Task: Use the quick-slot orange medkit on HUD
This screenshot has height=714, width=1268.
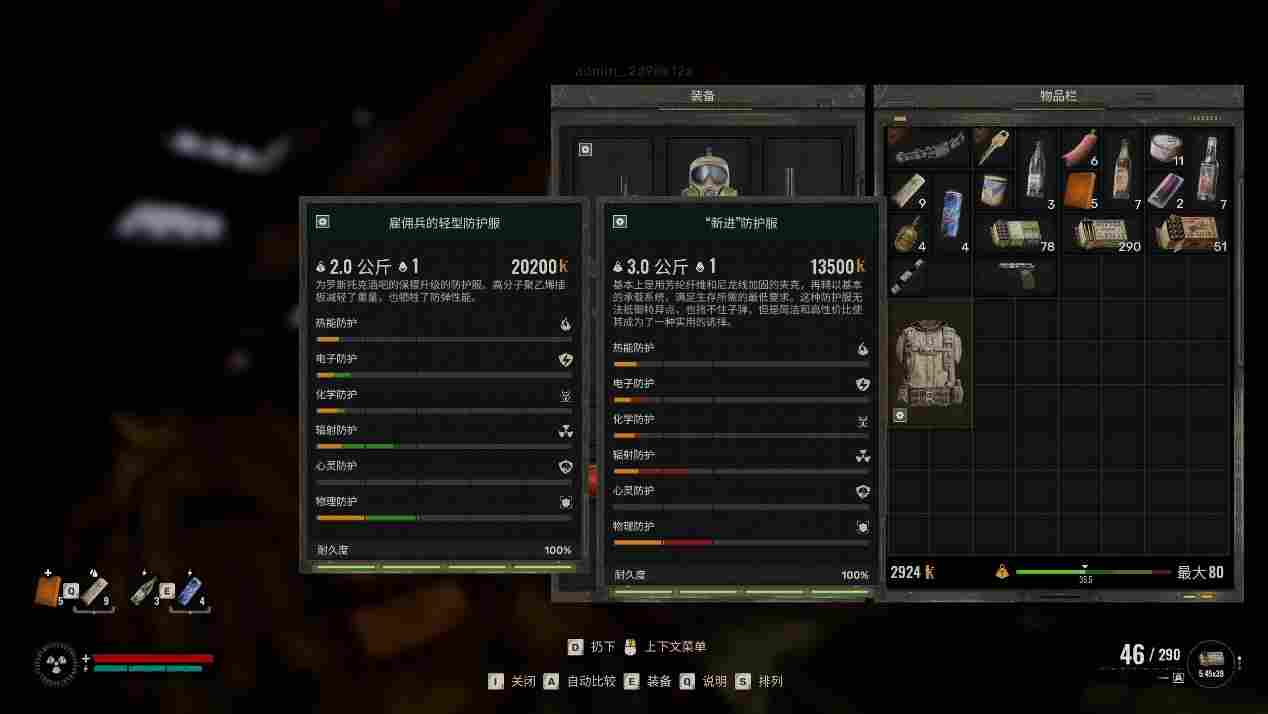Action: point(48,592)
